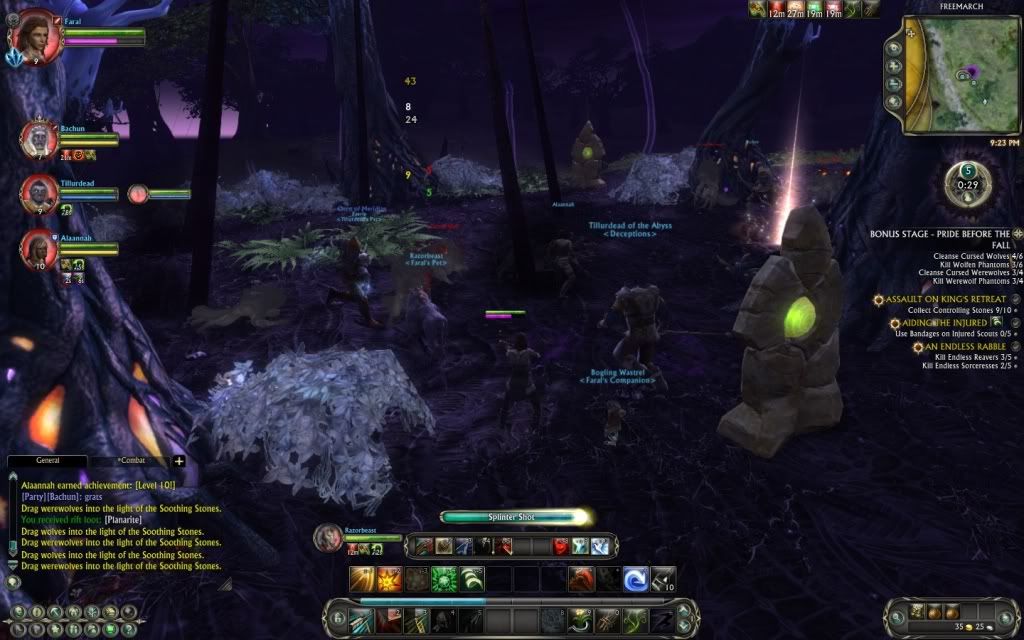Switch to the Combat chat tab
1024x640 pixels.
point(131,461)
